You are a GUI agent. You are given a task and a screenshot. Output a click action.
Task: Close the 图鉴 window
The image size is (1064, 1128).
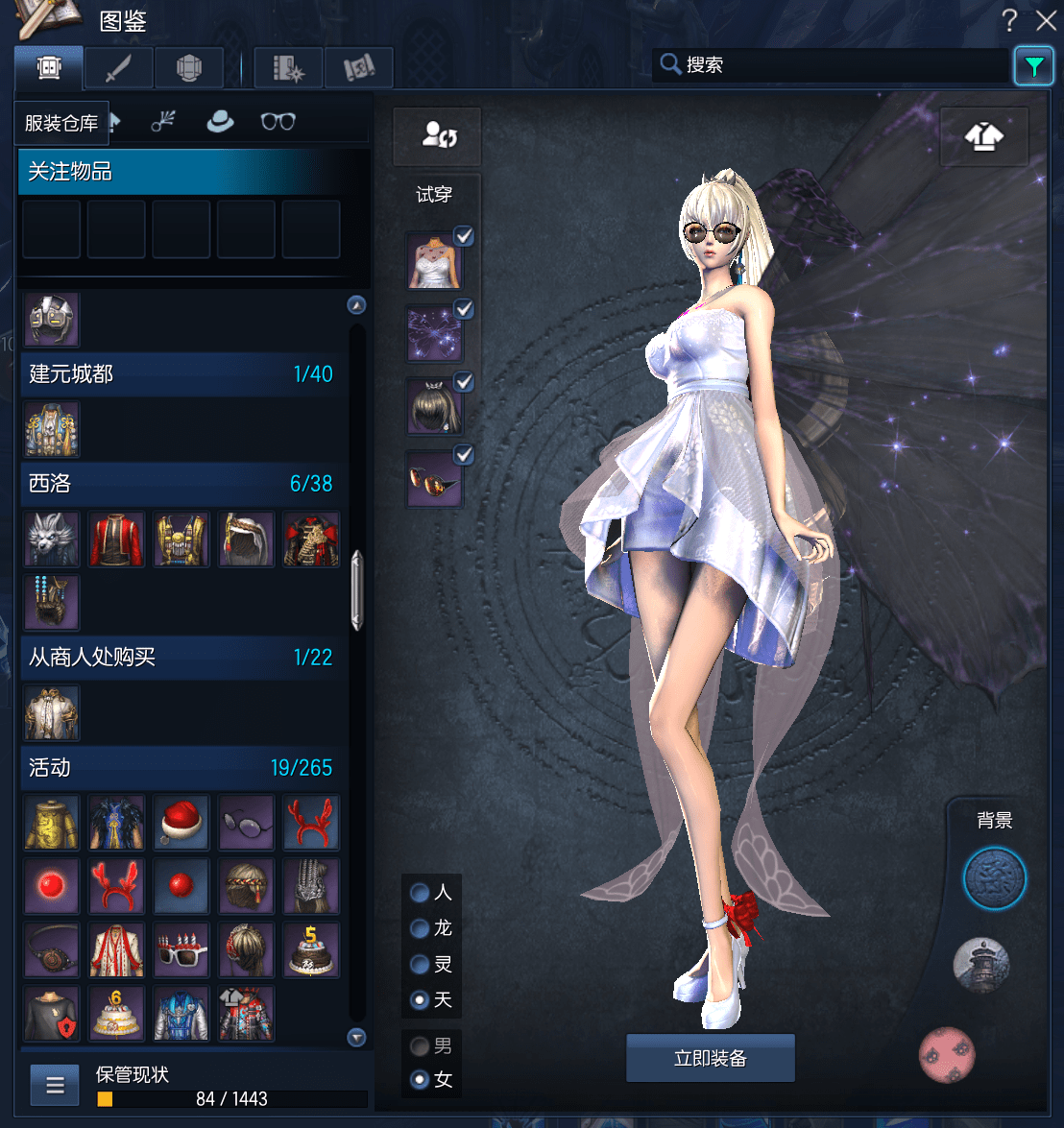pos(1046,20)
